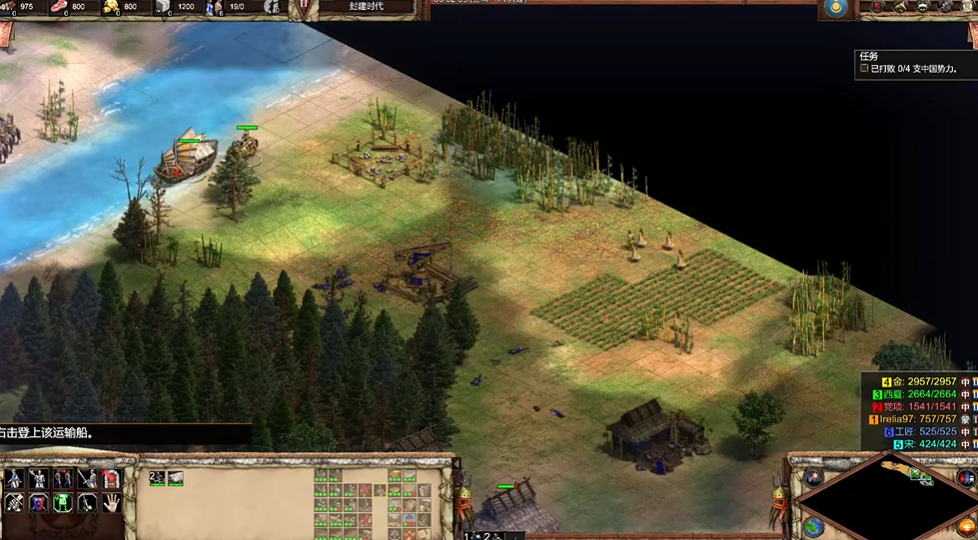978x540 pixels.
Task: Select the shield defensive stance icon
Action: click(39, 502)
